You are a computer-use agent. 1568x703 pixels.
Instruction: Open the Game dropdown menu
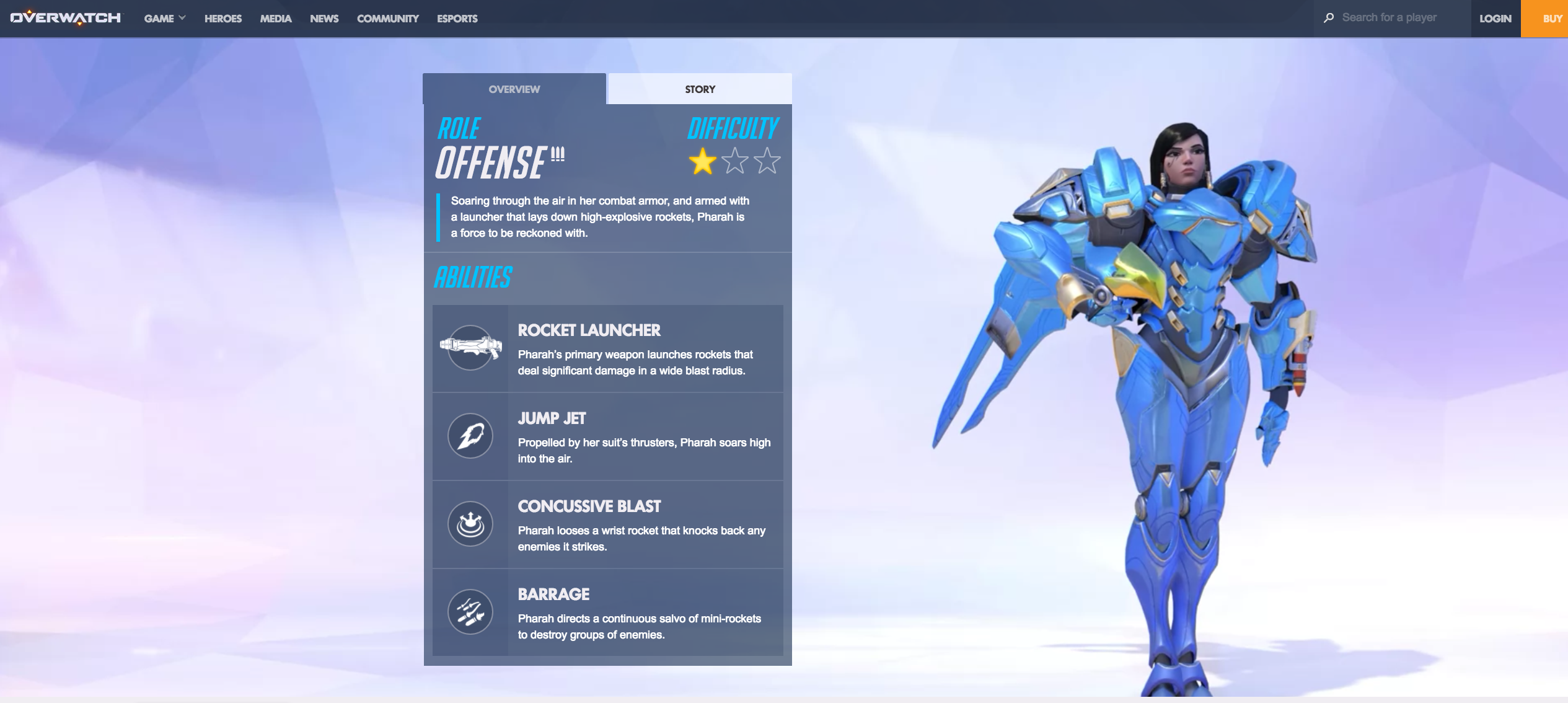[164, 19]
